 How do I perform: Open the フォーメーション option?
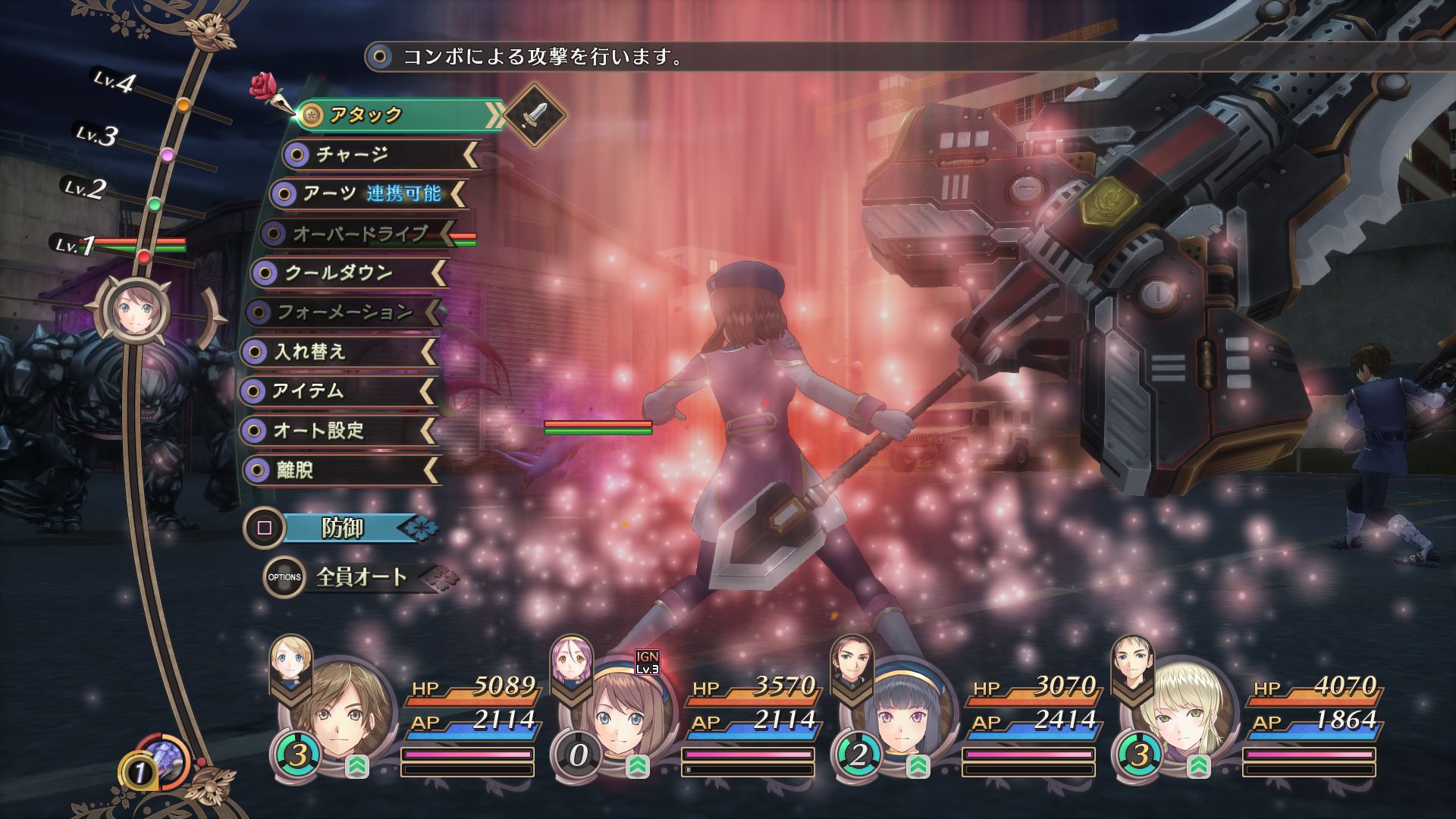point(343,312)
